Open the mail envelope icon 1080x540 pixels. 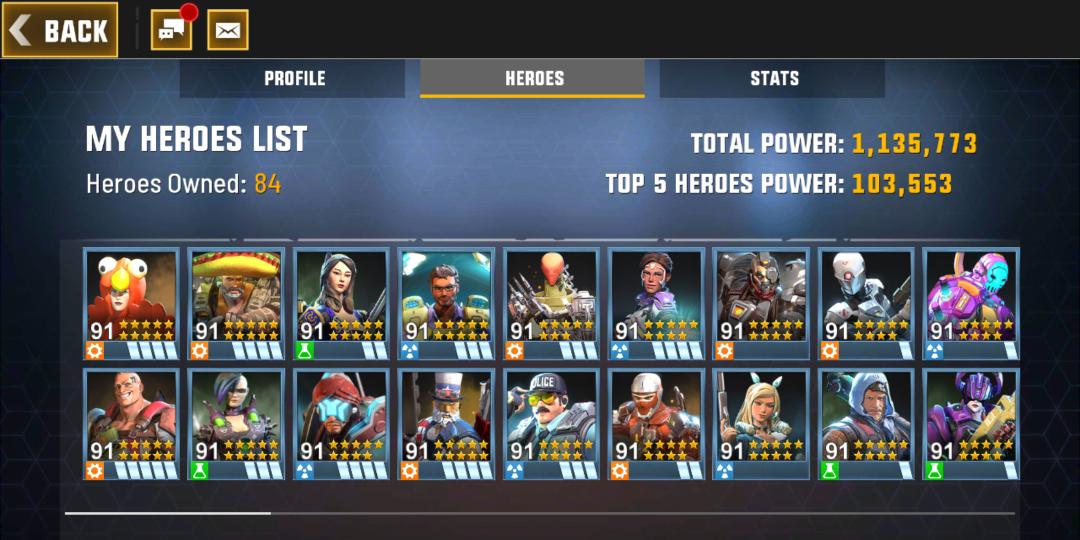tap(228, 30)
